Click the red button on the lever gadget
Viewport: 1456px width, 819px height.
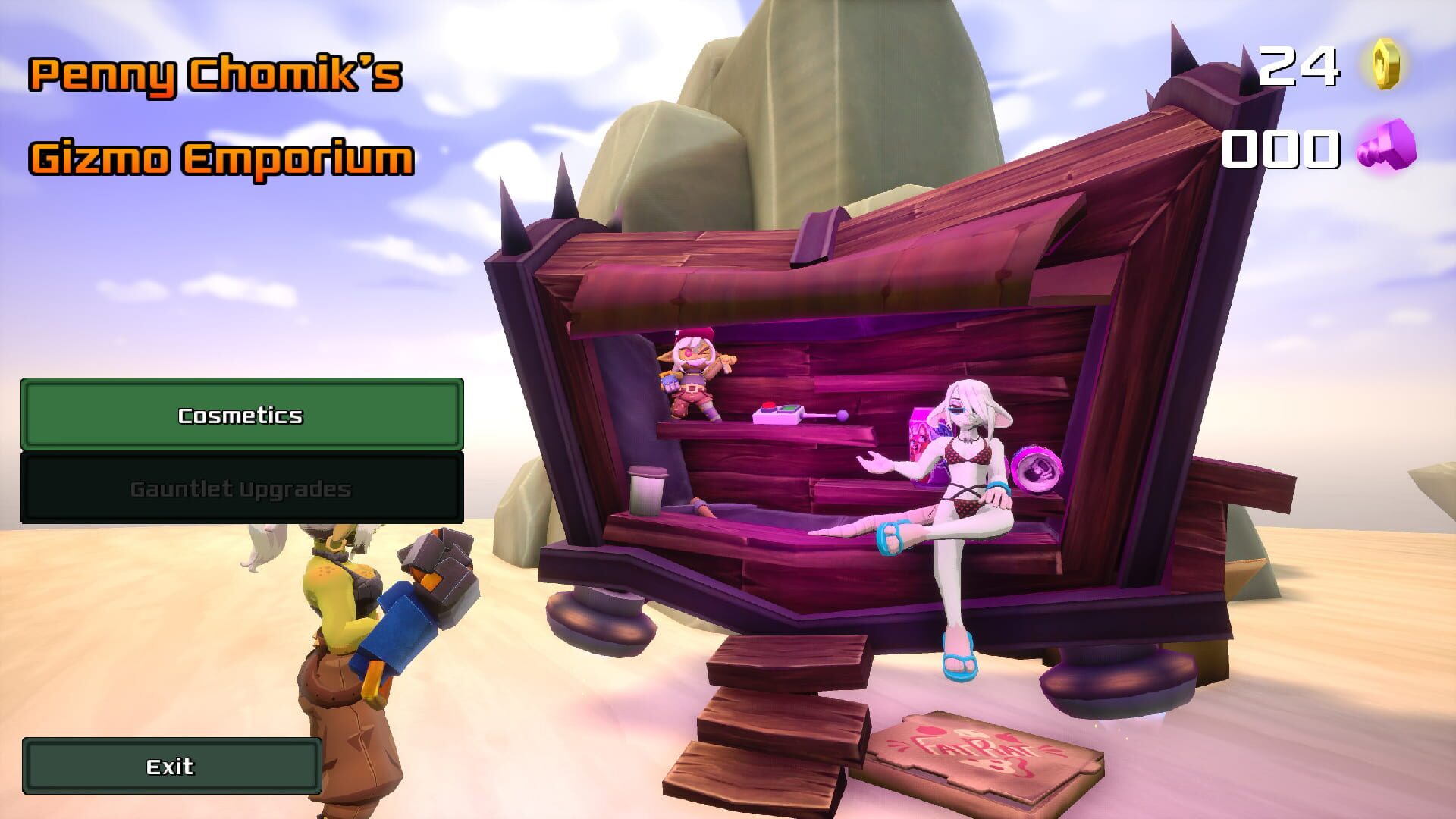(768, 407)
